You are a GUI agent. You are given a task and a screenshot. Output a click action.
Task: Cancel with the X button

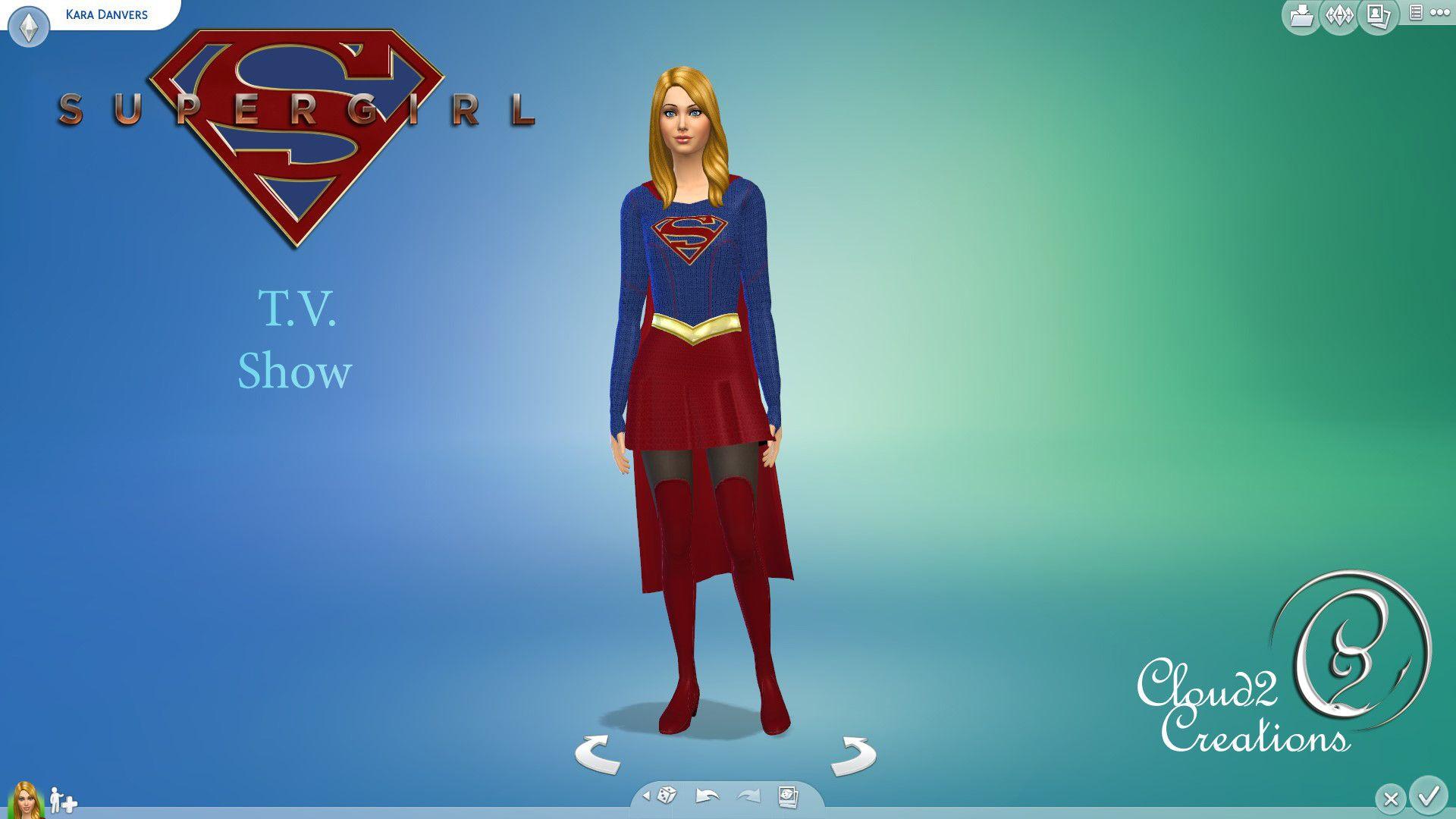pos(1390,799)
